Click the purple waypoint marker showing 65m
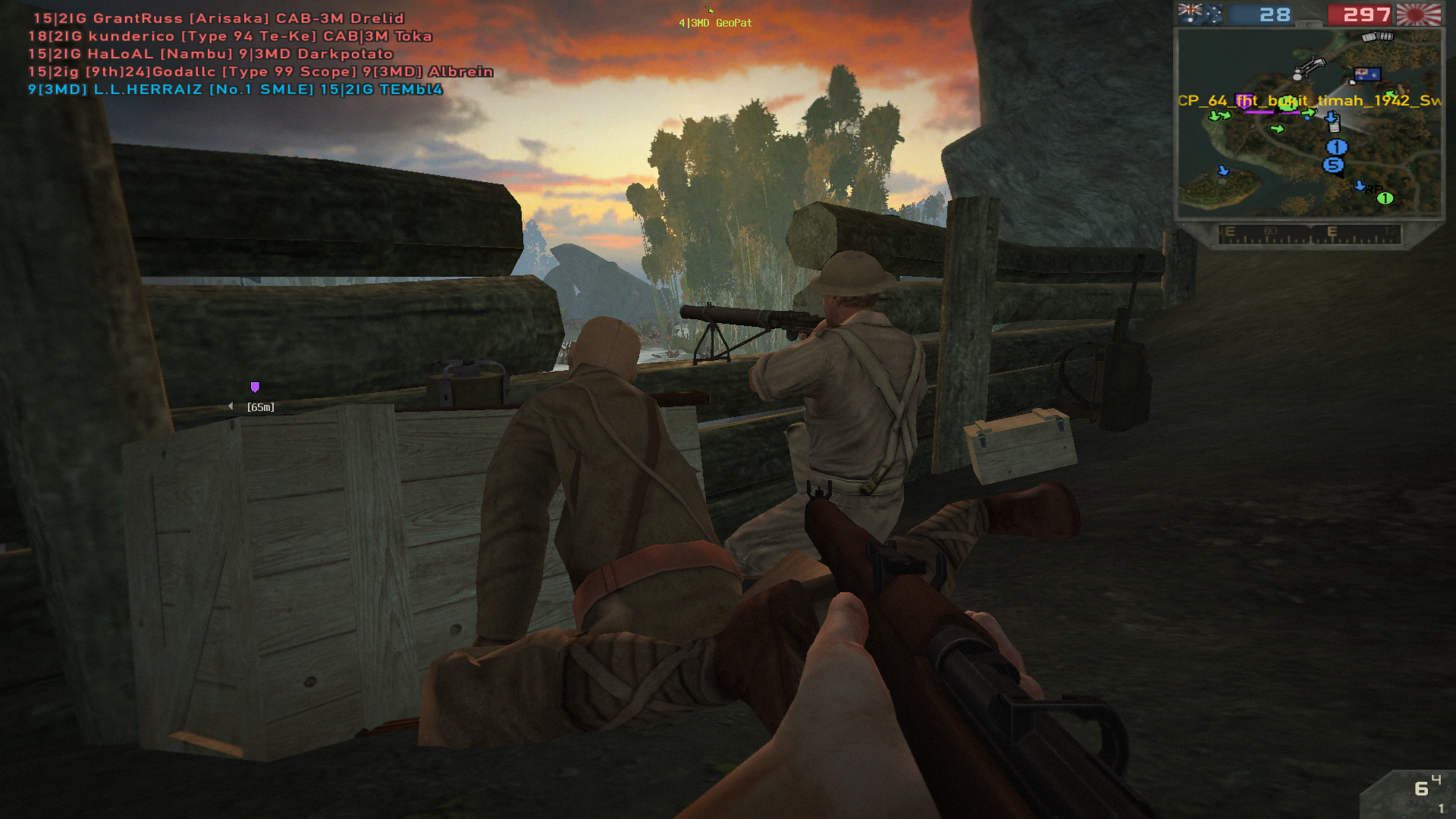The image size is (1456, 819). [x=255, y=388]
